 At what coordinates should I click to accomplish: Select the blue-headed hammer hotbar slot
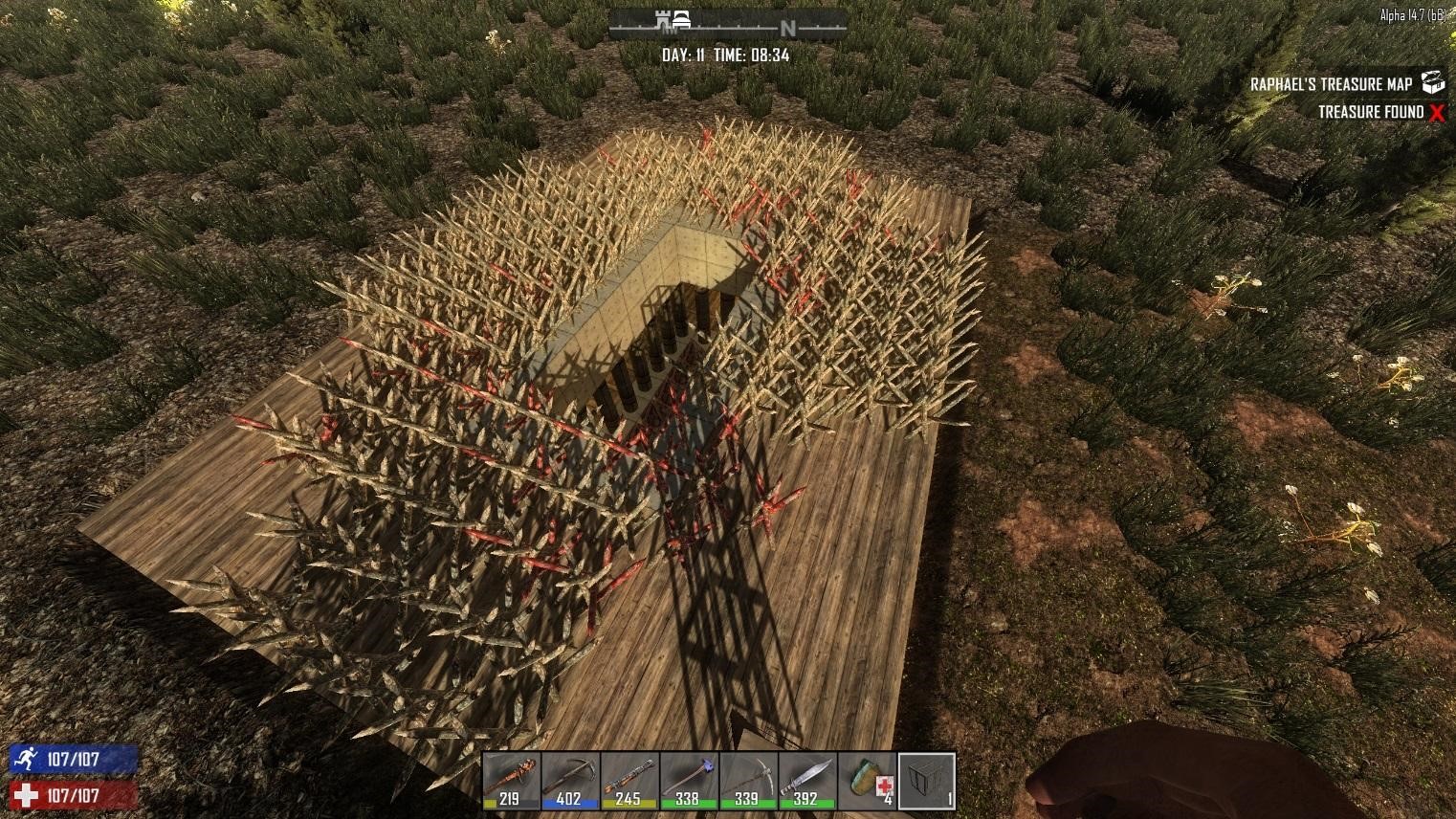point(689,780)
